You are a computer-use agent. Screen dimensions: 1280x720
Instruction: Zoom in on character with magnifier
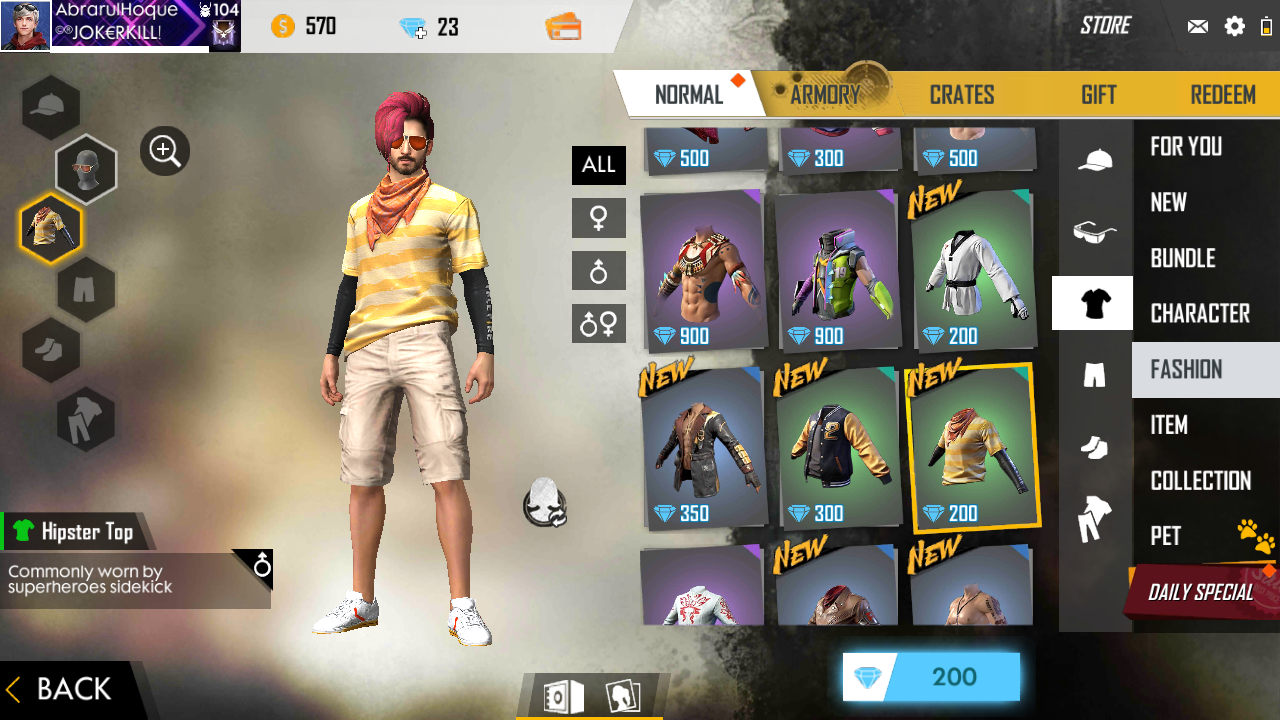165,151
